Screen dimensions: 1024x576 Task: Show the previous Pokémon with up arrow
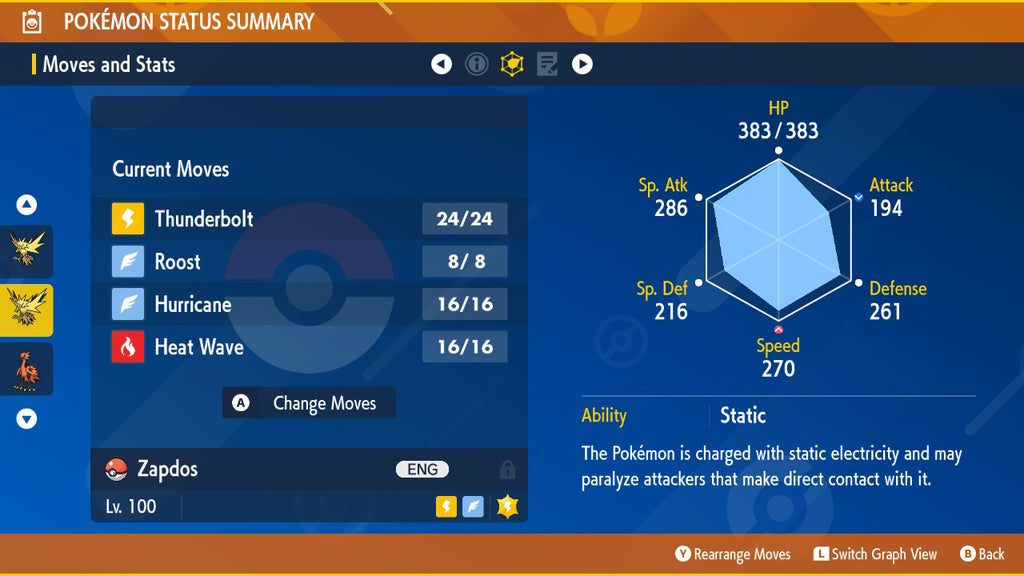tap(27, 205)
